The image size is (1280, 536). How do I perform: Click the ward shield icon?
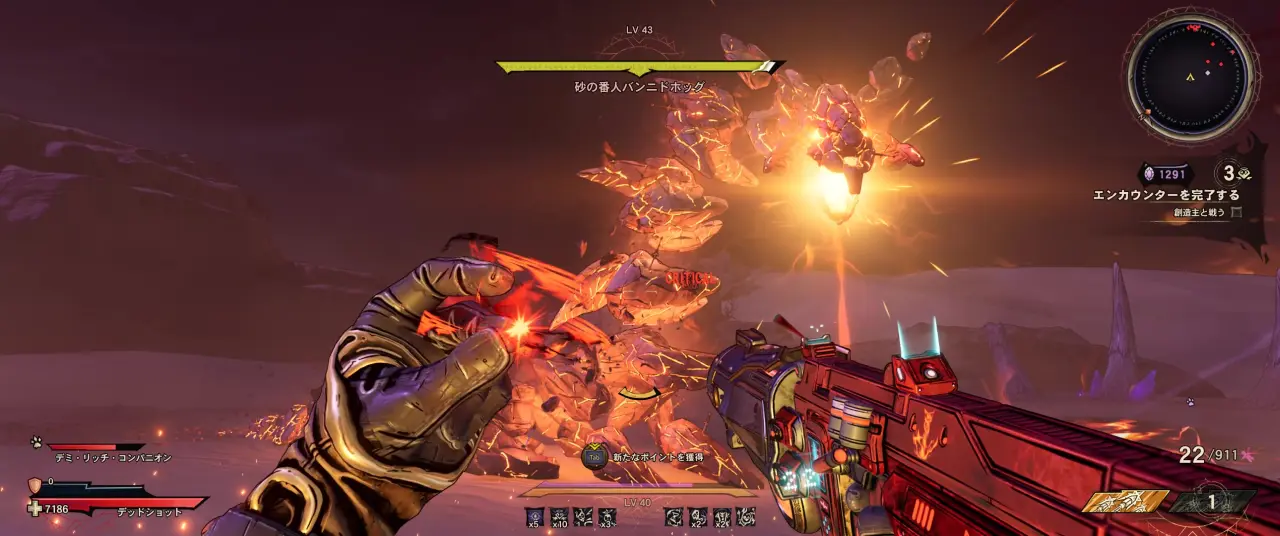35,485
